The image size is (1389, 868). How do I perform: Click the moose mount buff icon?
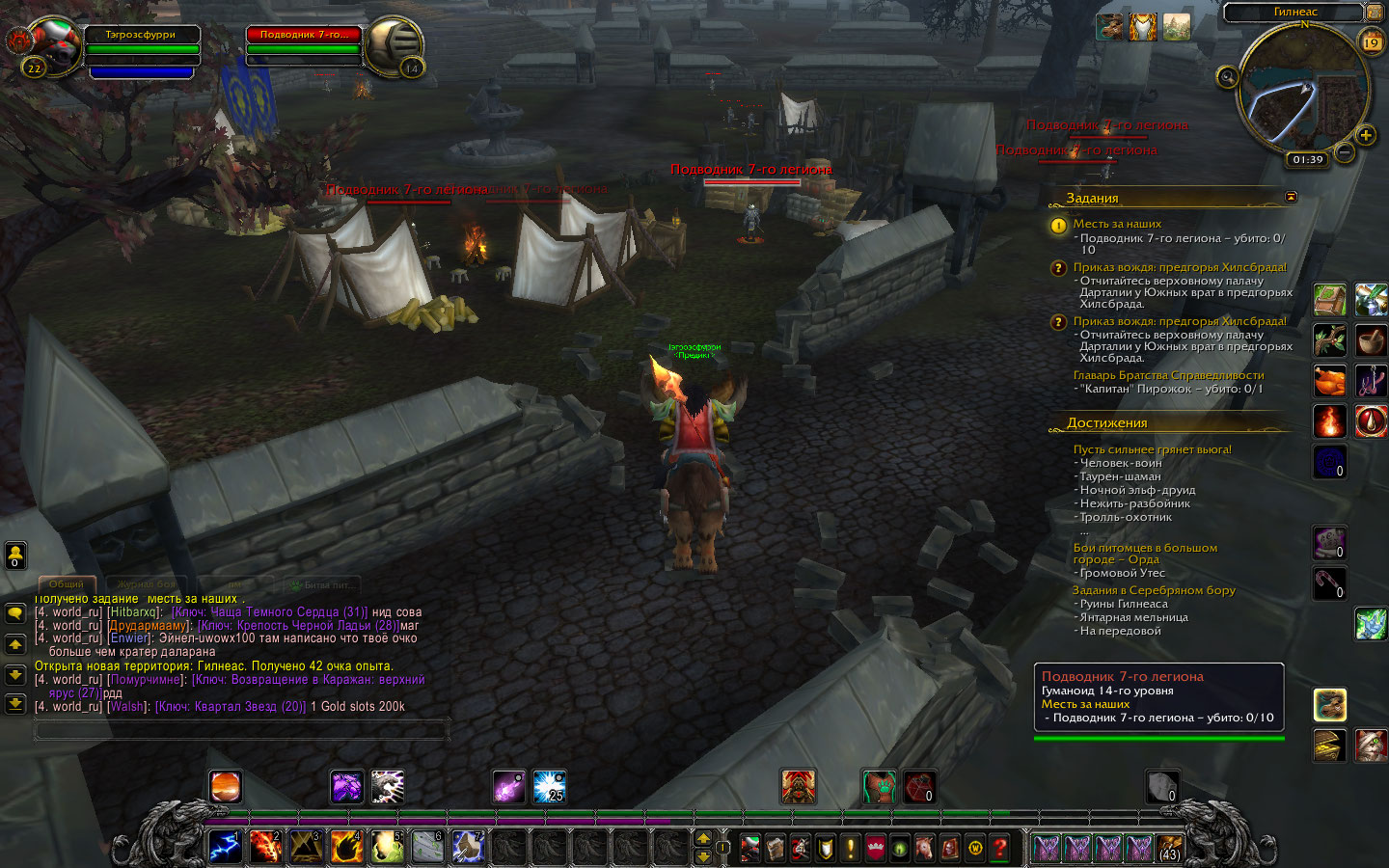click(1108, 27)
